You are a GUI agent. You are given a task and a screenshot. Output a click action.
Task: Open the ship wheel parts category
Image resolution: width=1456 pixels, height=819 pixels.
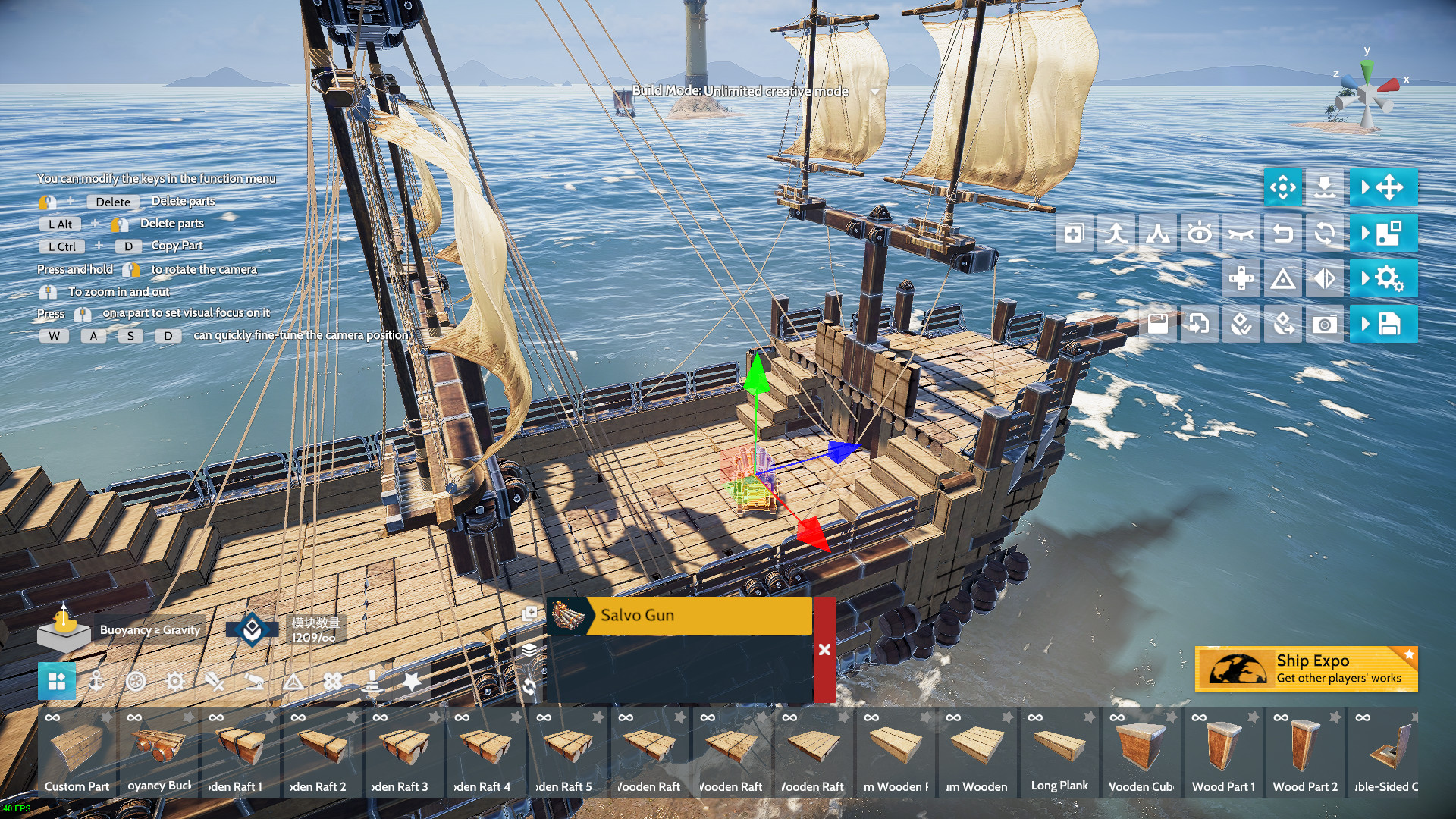coord(136,682)
